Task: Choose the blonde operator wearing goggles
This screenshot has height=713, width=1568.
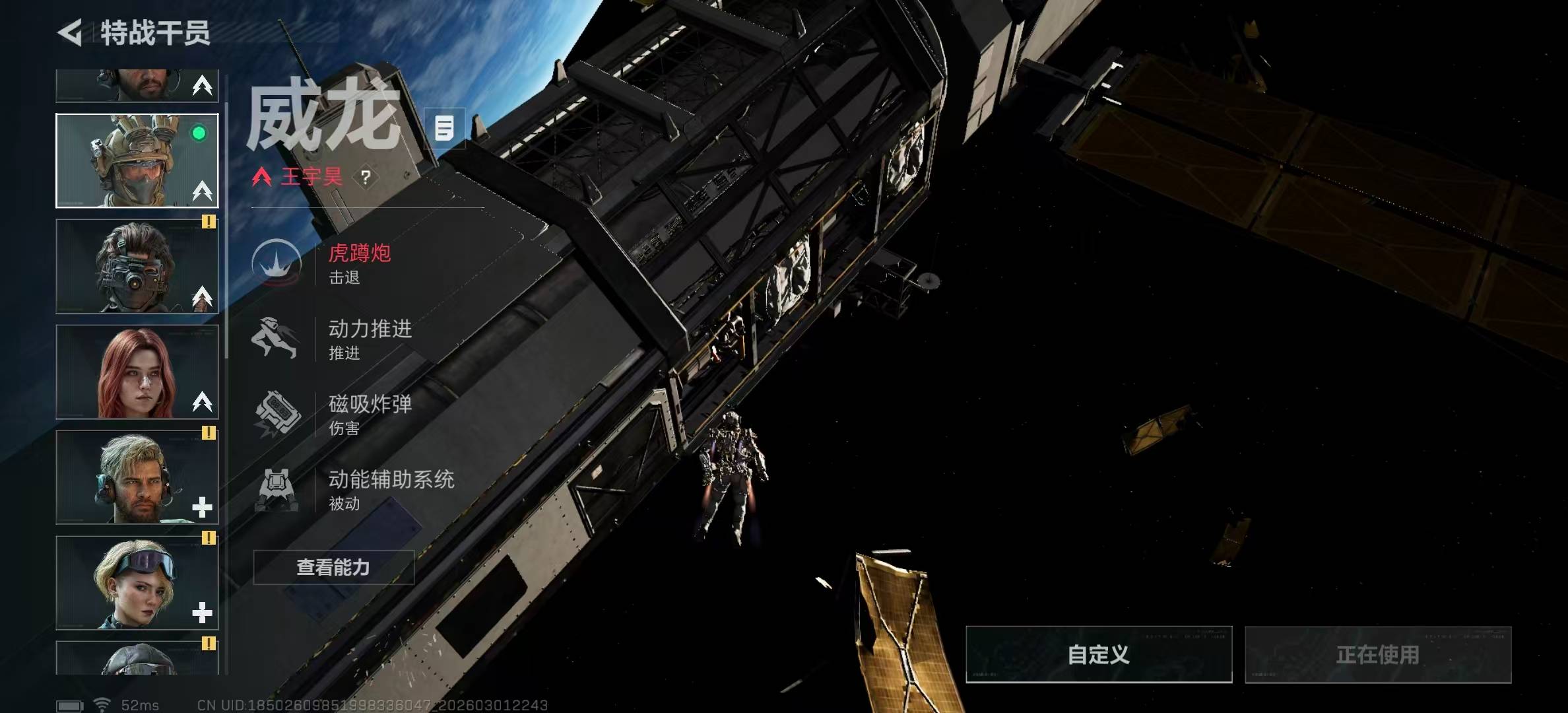Action: (137, 582)
